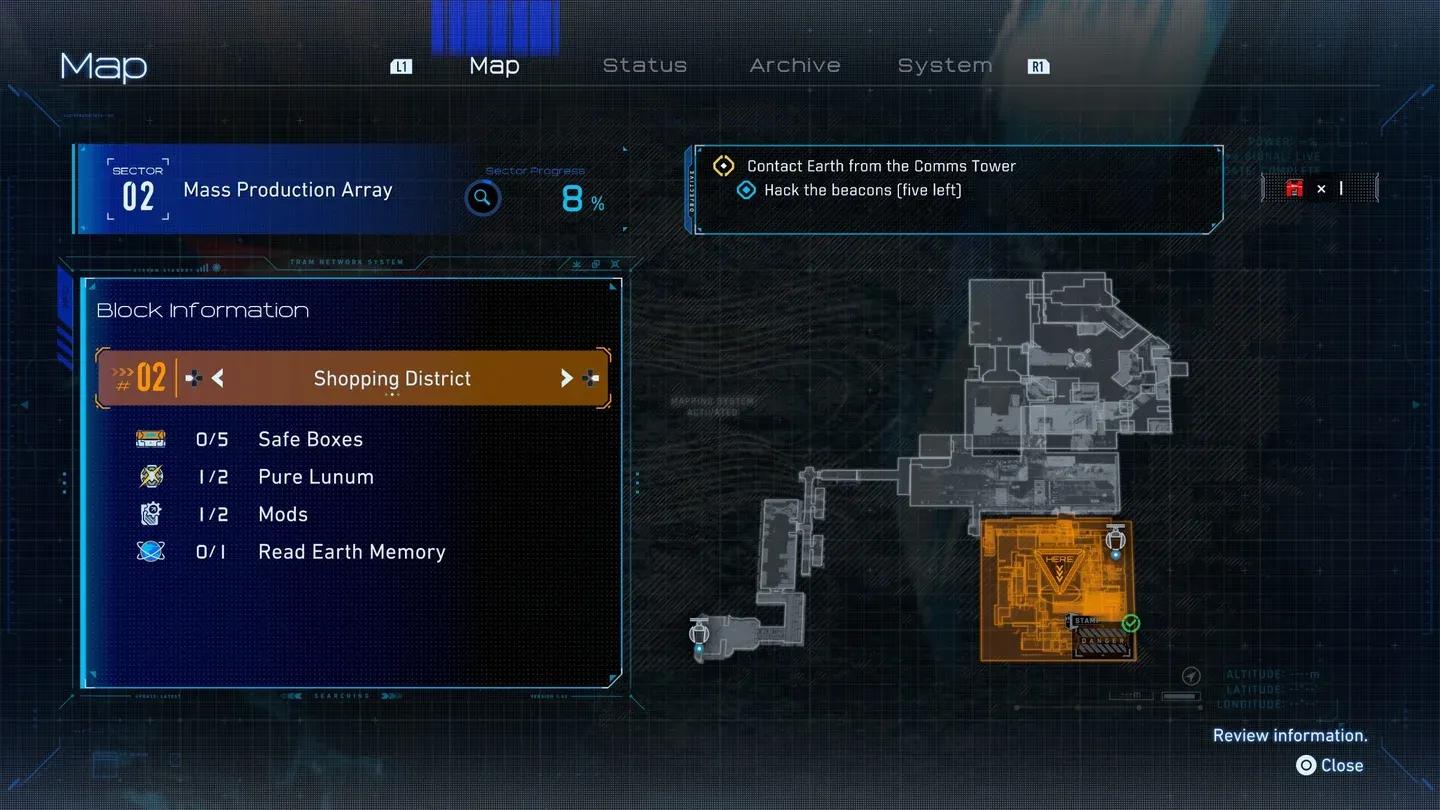1440x810 pixels.
Task: Click the Close button at bottom right
Action: pyautogui.click(x=1330, y=765)
